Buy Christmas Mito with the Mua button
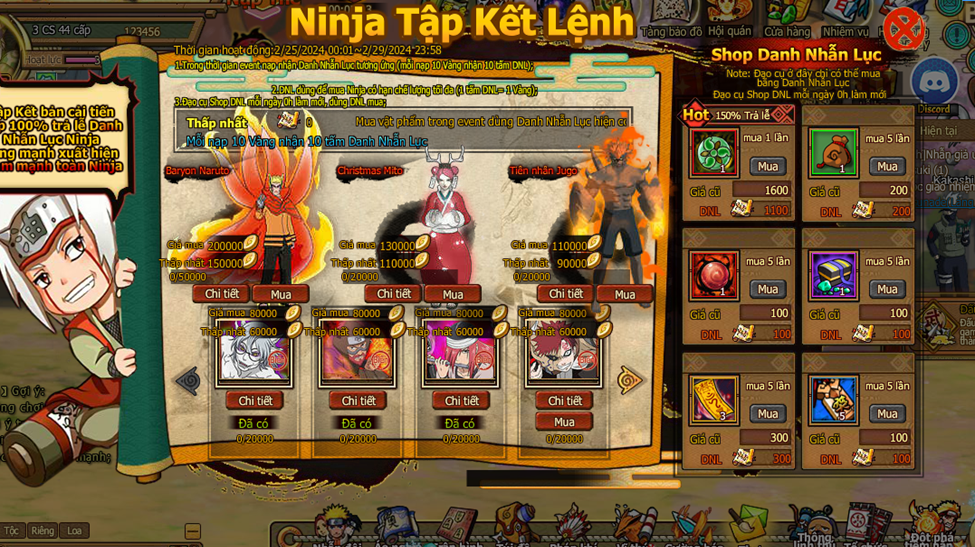The height and width of the screenshot is (547, 975). (x=452, y=294)
